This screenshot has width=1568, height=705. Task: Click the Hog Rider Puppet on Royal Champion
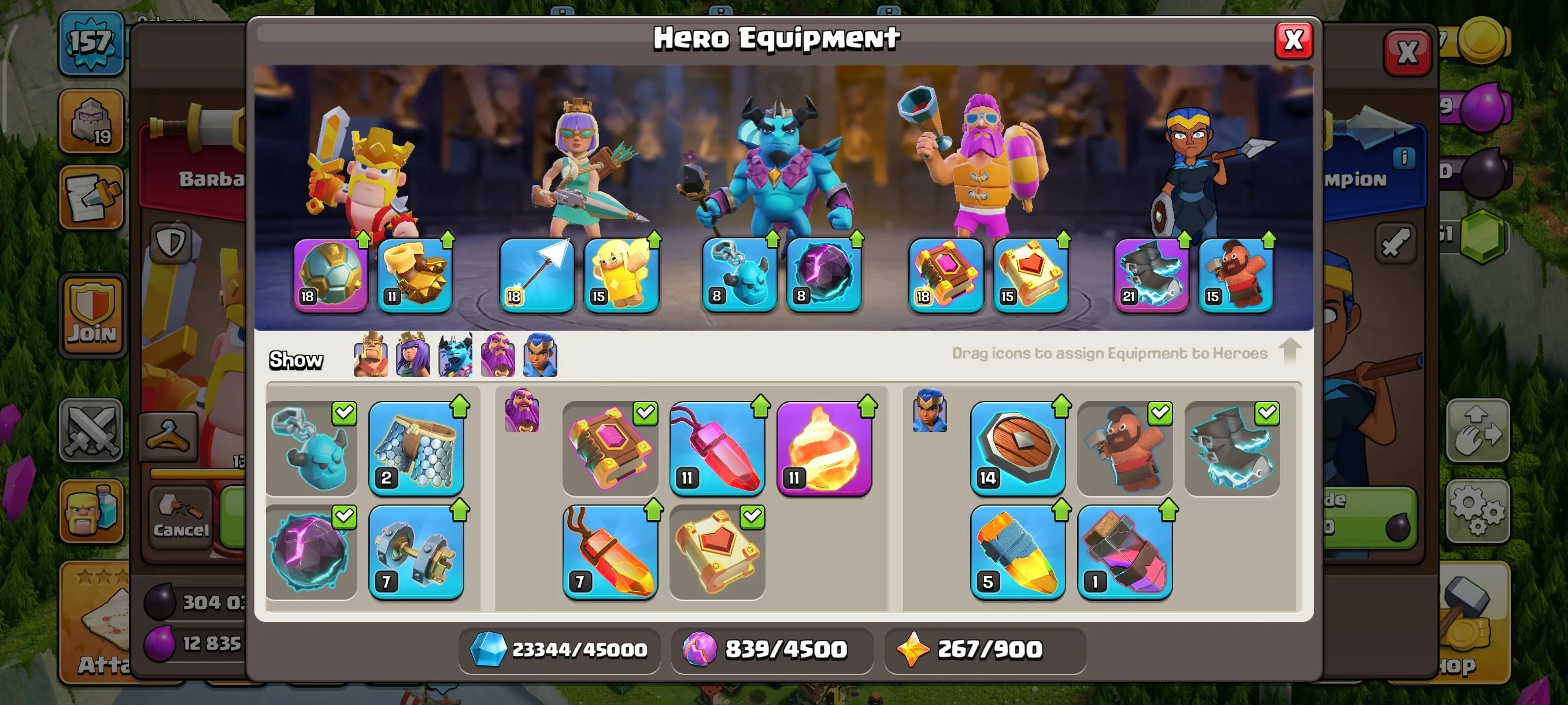click(1236, 274)
